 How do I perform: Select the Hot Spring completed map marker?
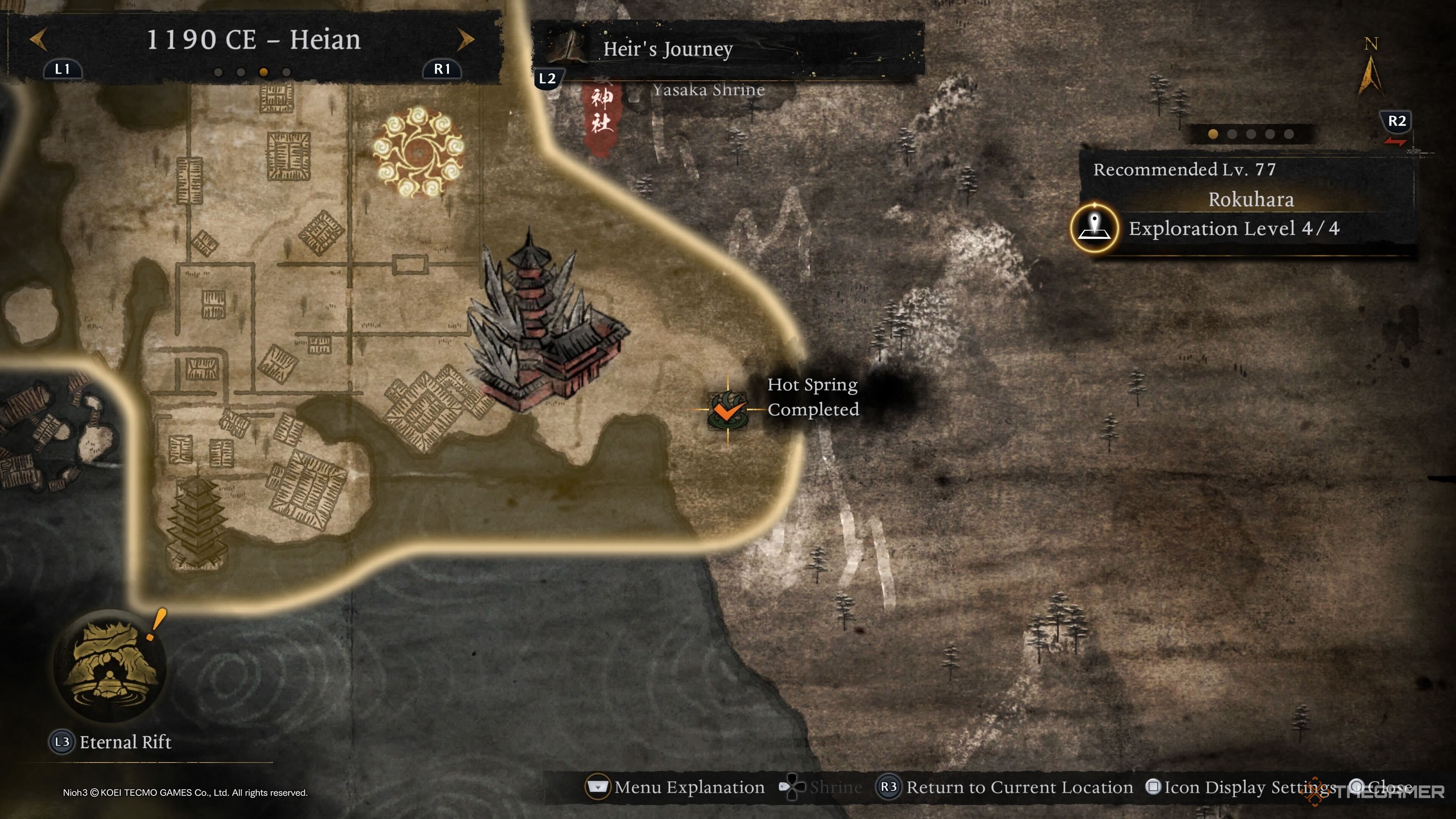point(728,410)
